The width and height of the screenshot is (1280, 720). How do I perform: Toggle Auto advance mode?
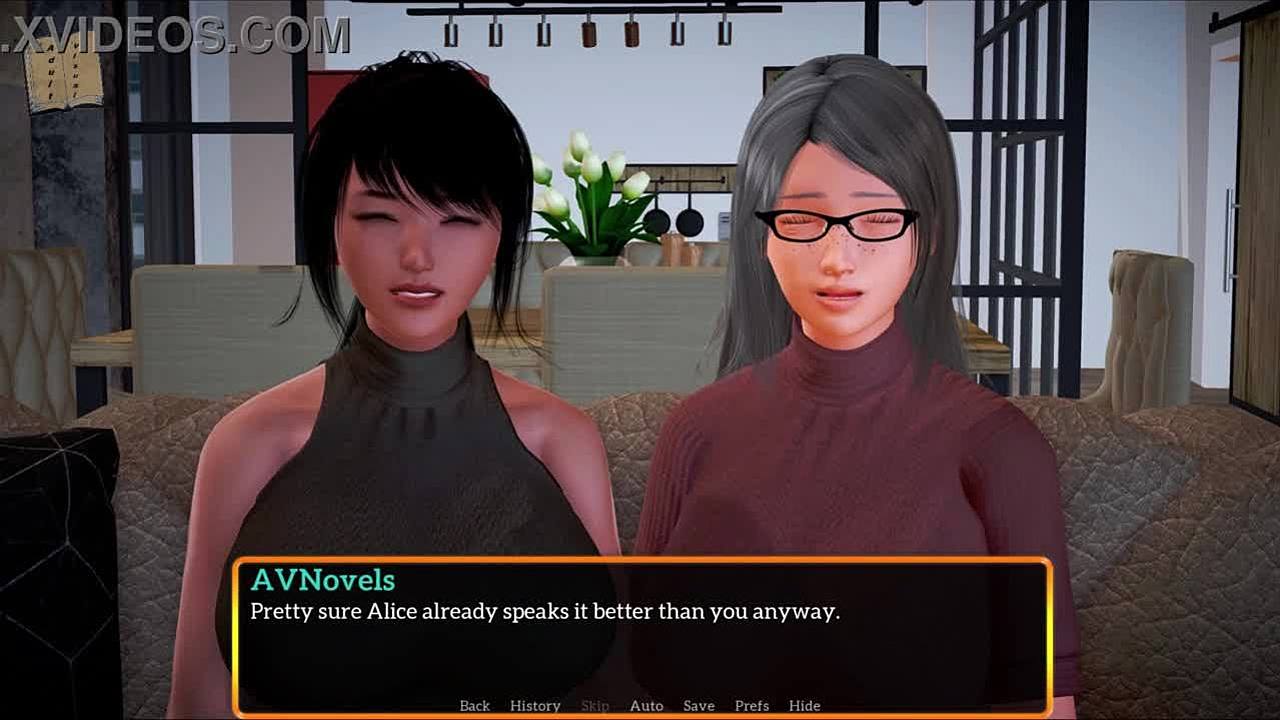pos(646,705)
